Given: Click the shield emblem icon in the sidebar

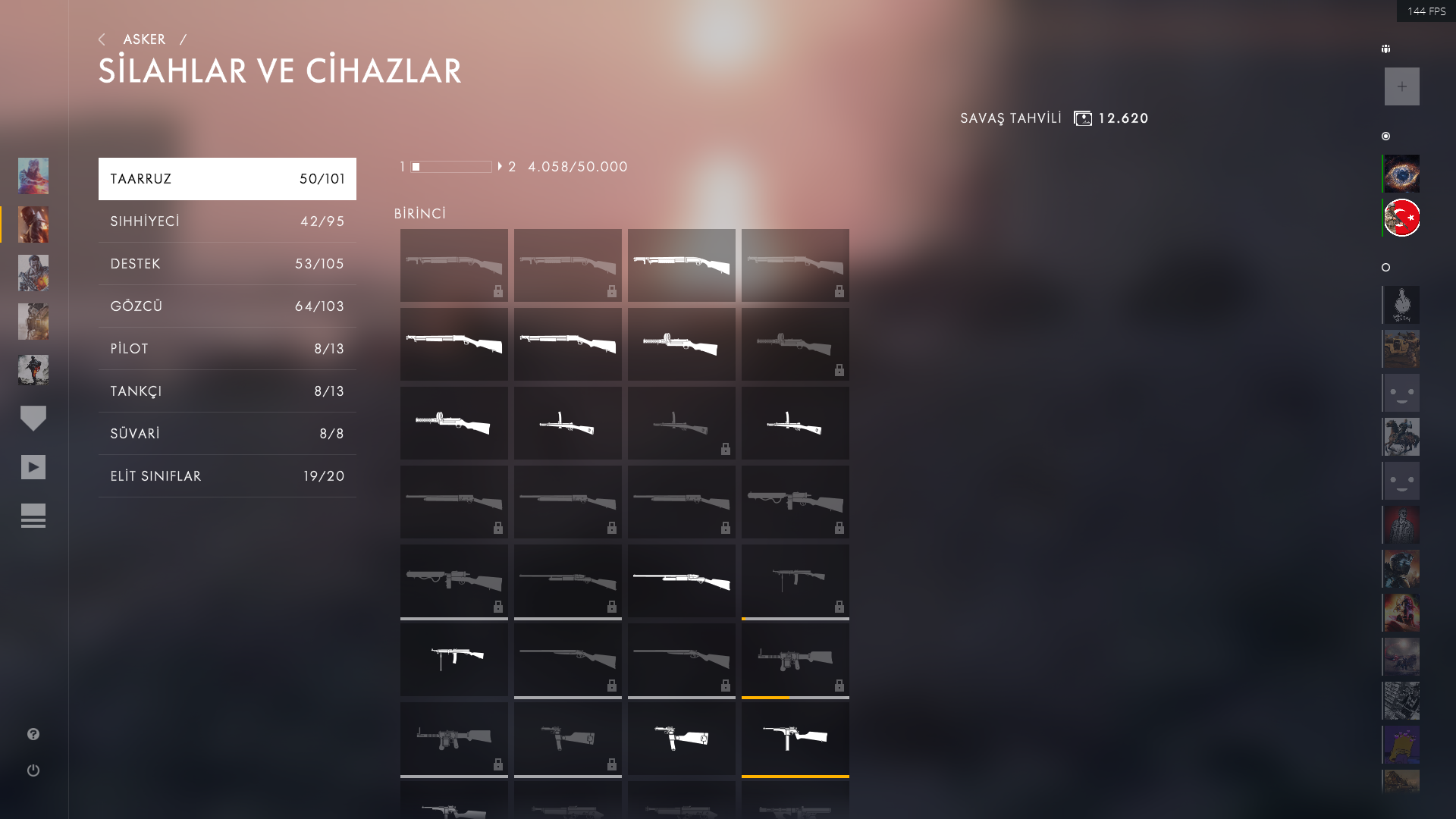Looking at the screenshot, I should [33, 418].
